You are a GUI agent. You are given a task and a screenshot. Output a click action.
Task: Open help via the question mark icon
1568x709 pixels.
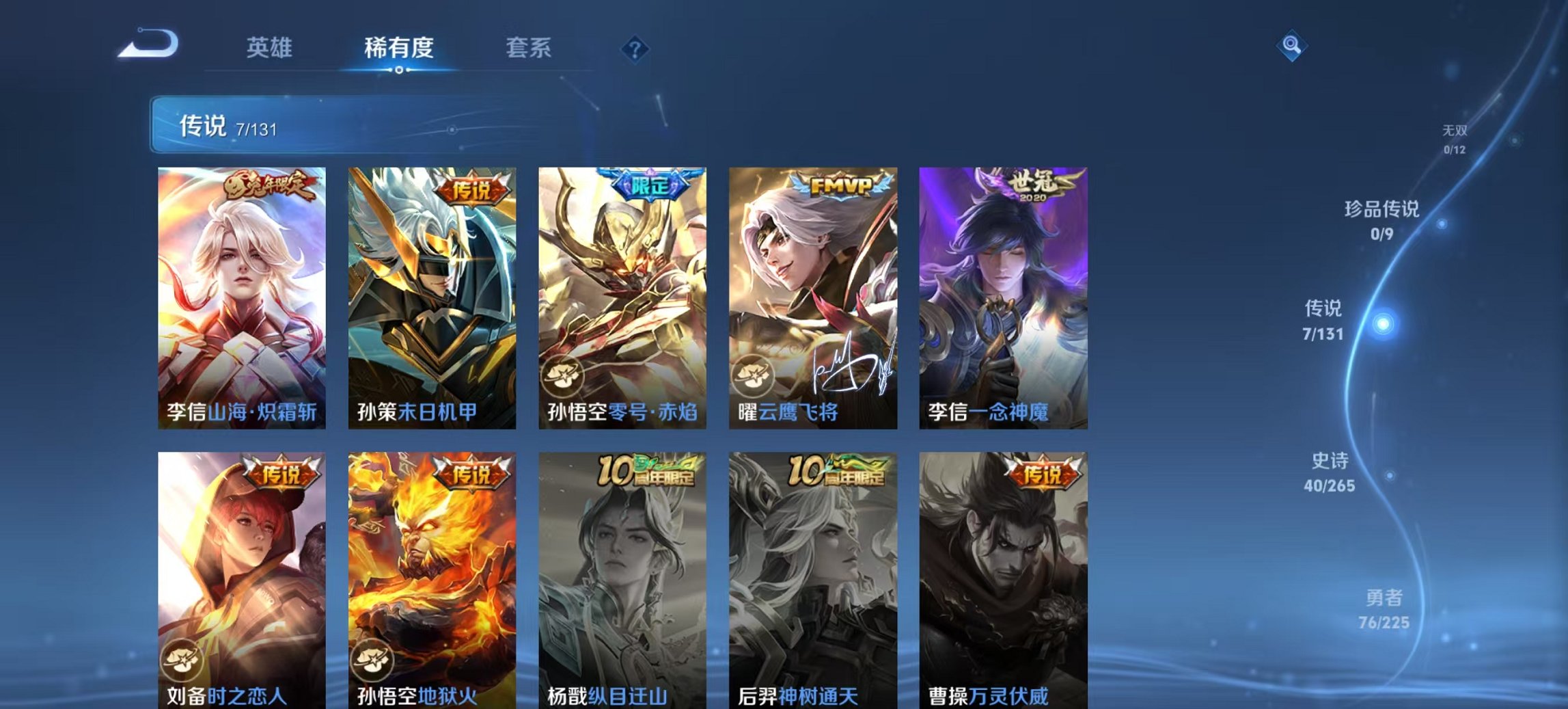click(x=636, y=49)
